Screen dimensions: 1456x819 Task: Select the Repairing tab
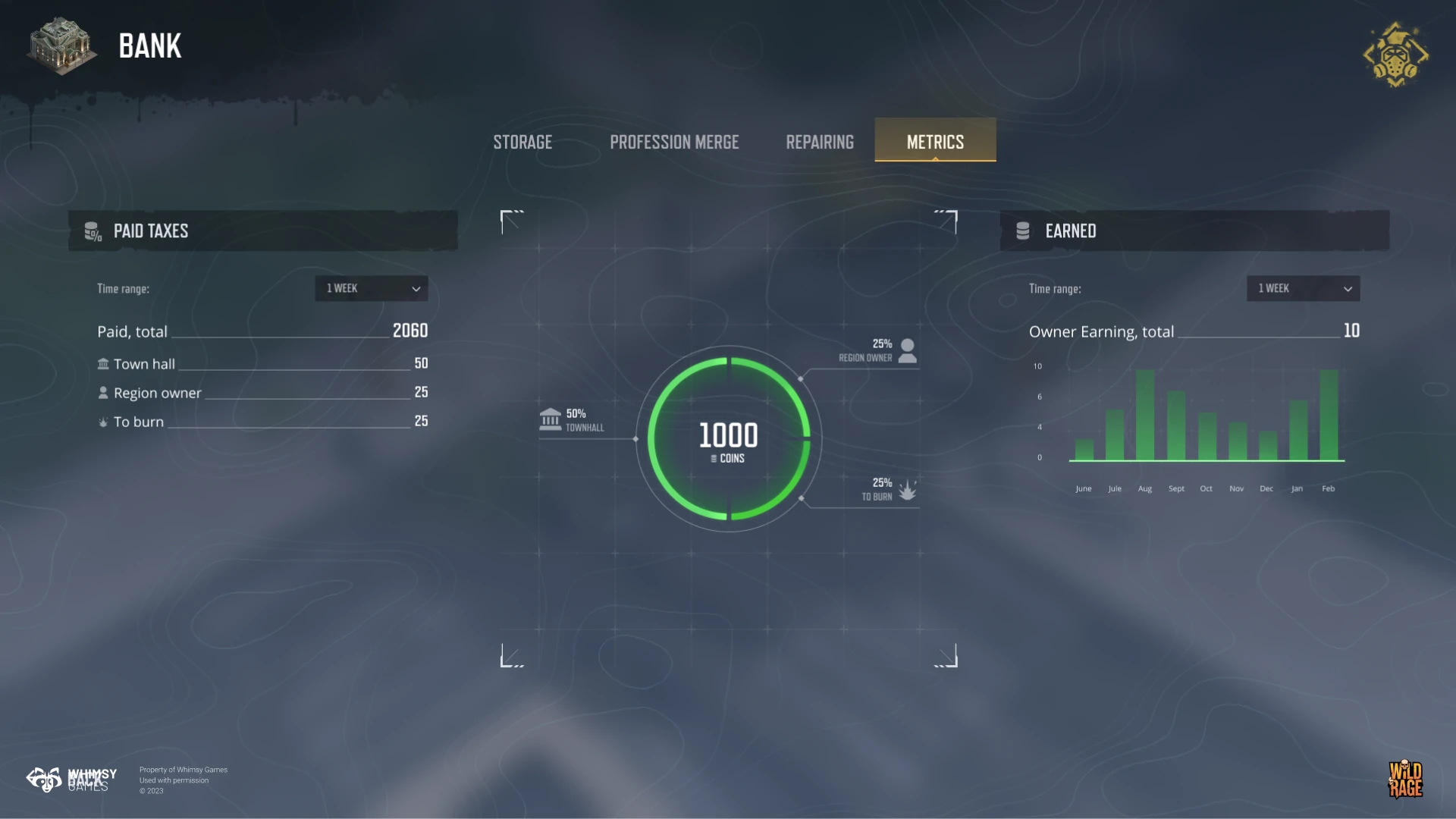(820, 142)
